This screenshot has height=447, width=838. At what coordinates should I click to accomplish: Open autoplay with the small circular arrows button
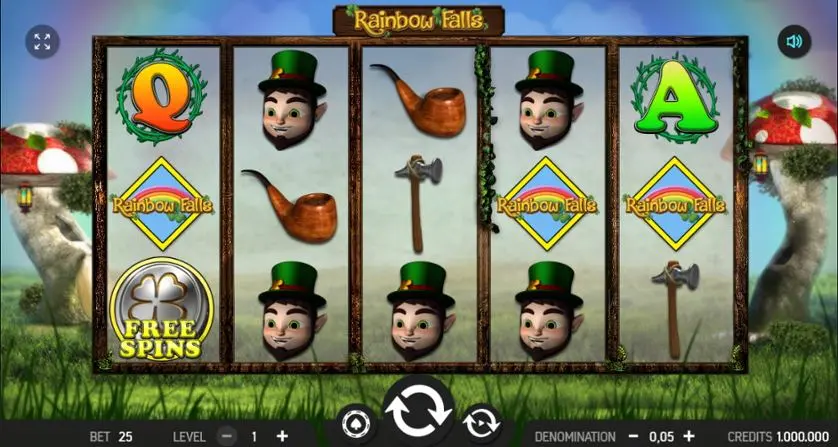click(481, 421)
